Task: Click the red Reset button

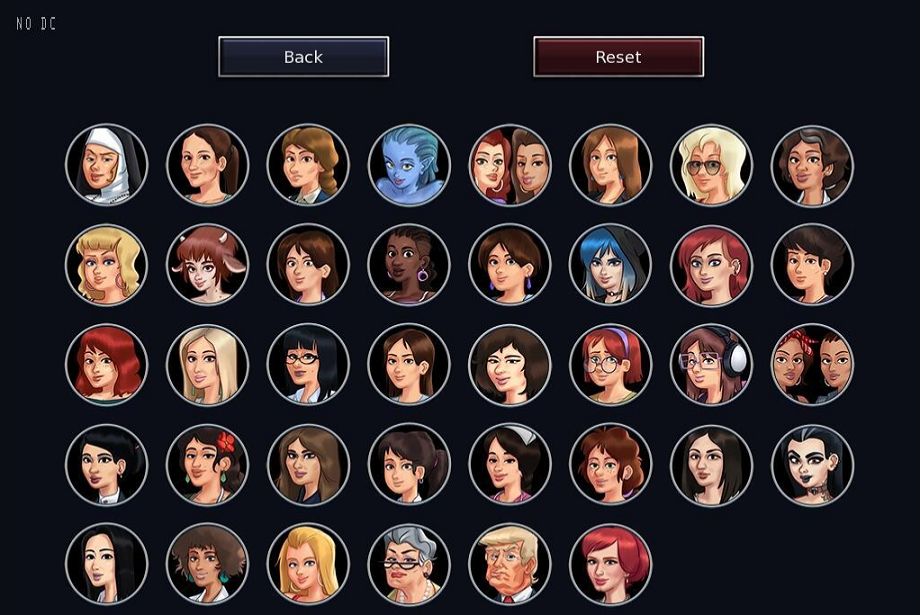Action: (618, 57)
